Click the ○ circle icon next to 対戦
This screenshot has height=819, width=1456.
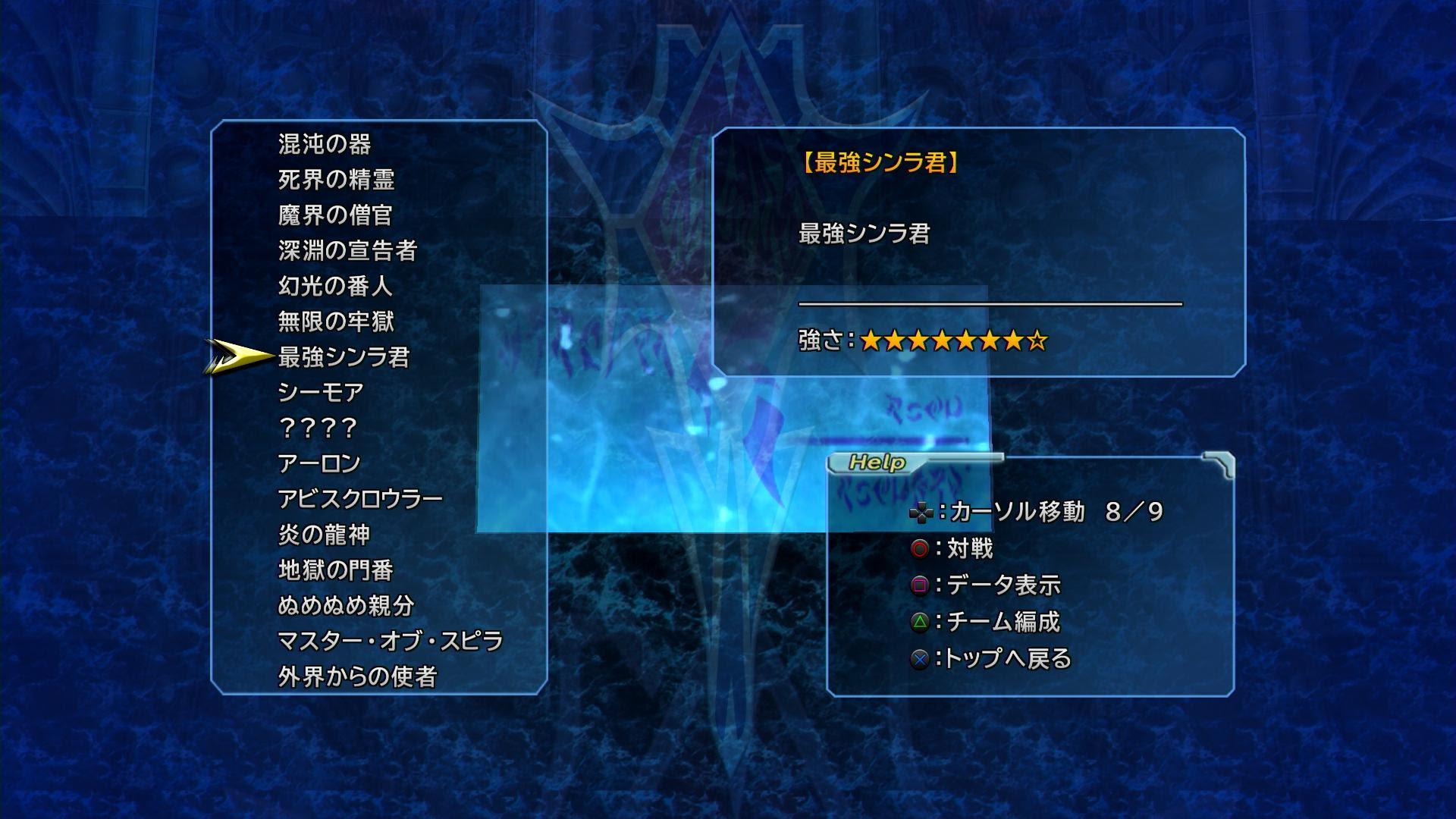[920, 547]
